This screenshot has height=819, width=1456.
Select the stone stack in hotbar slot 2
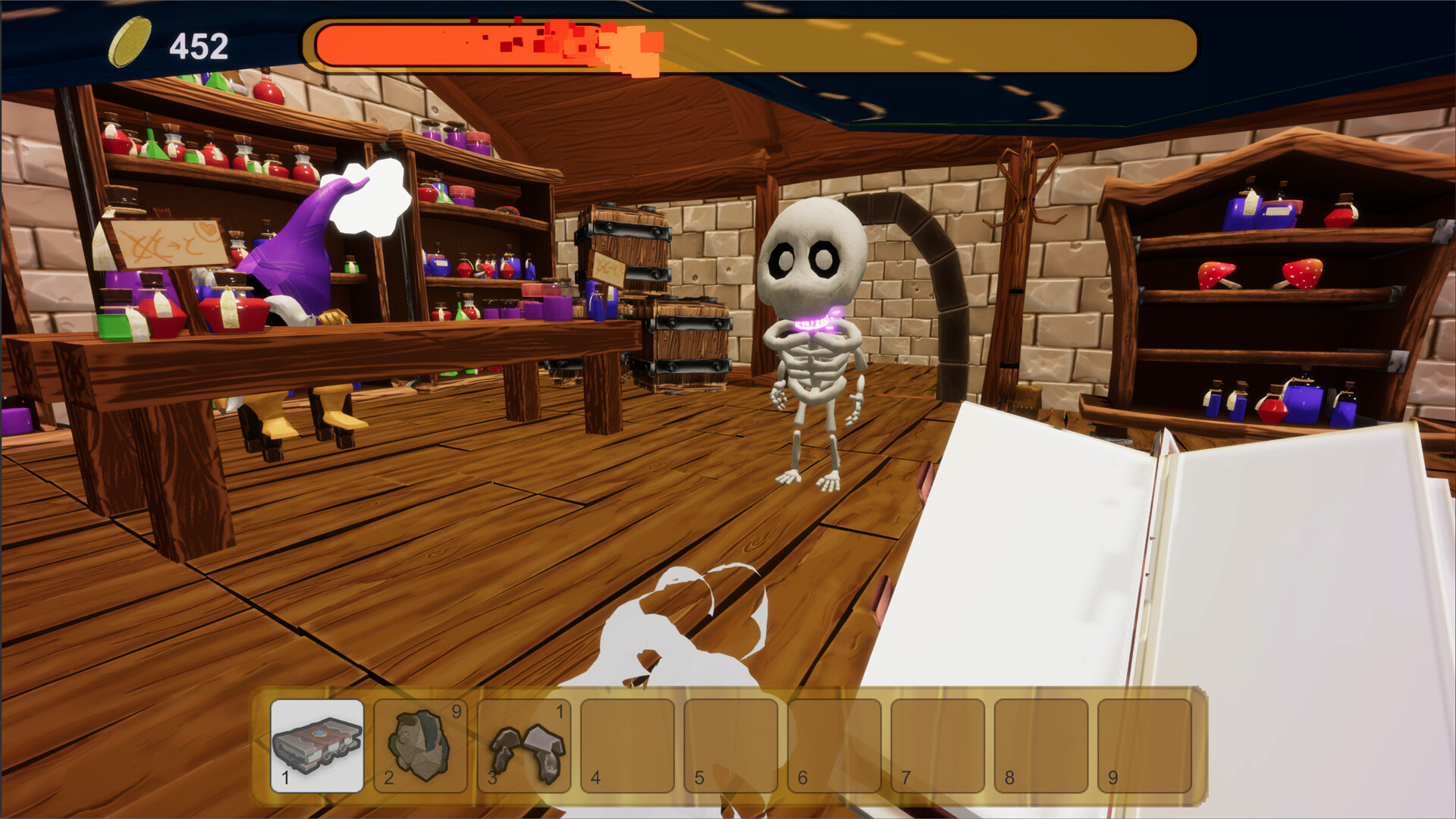[x=419, y=747]
